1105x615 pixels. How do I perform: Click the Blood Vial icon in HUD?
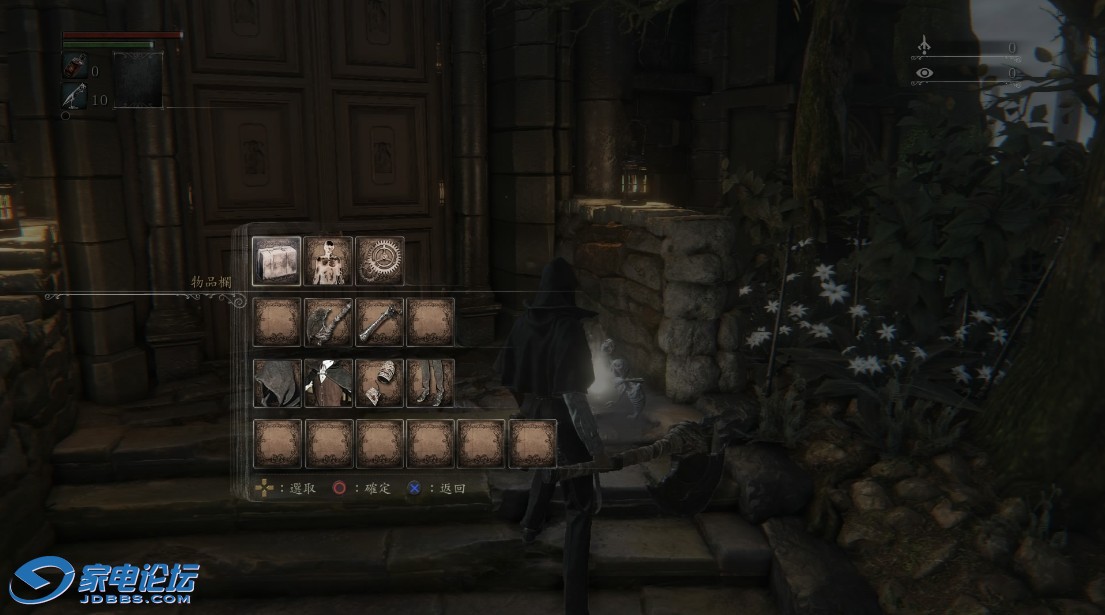click(x=74, y=67)
